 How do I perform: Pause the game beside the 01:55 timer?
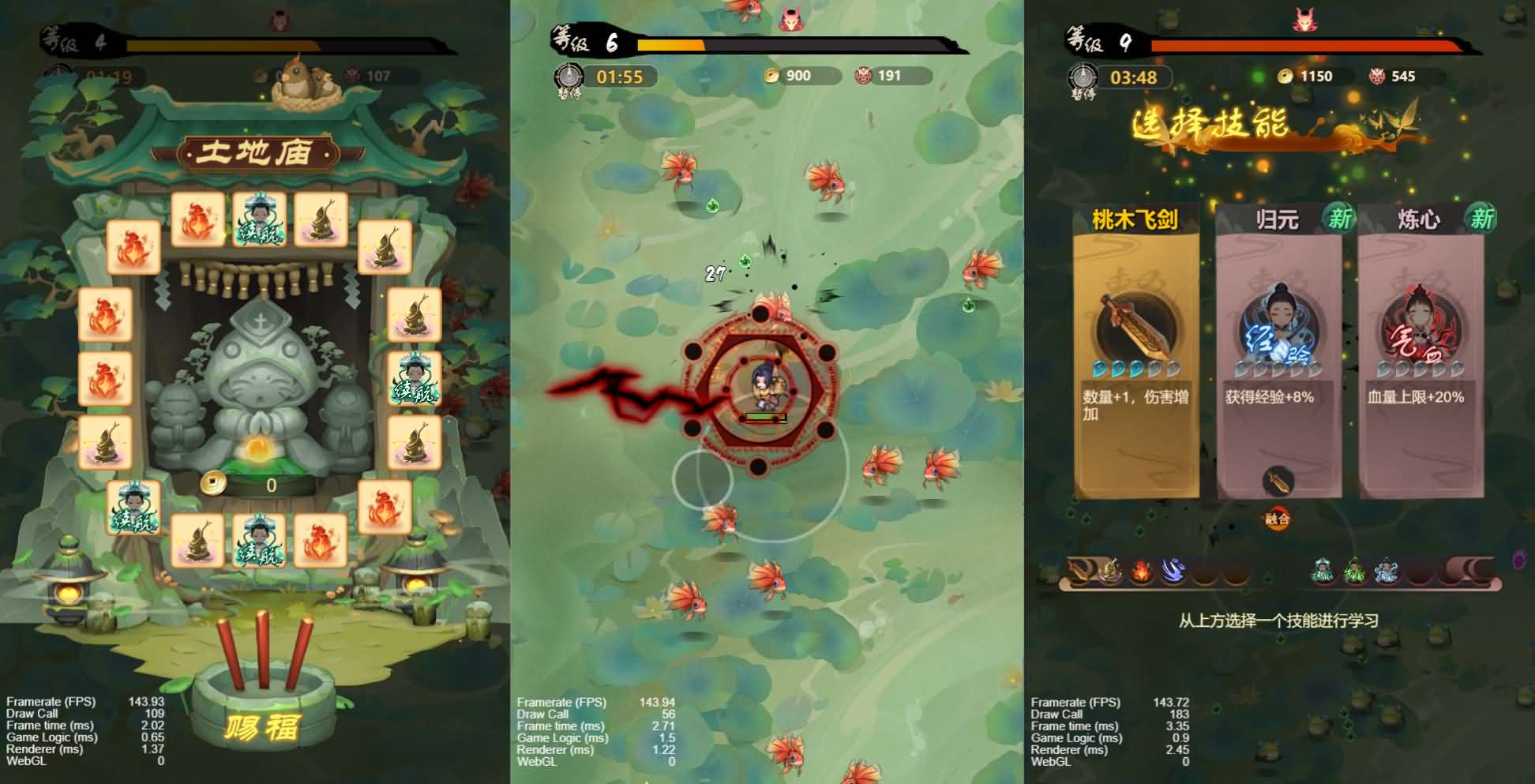[569, 79]
